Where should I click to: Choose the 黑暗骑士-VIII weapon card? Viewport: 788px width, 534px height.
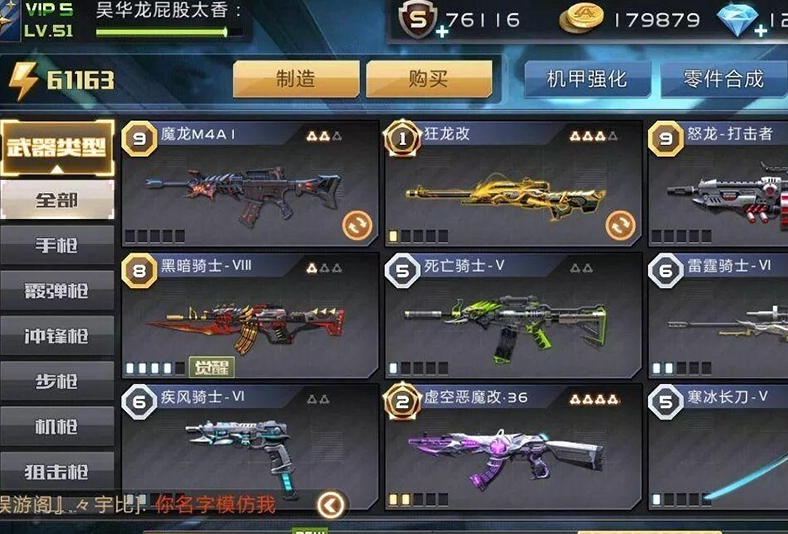click(x=249, y=316)
